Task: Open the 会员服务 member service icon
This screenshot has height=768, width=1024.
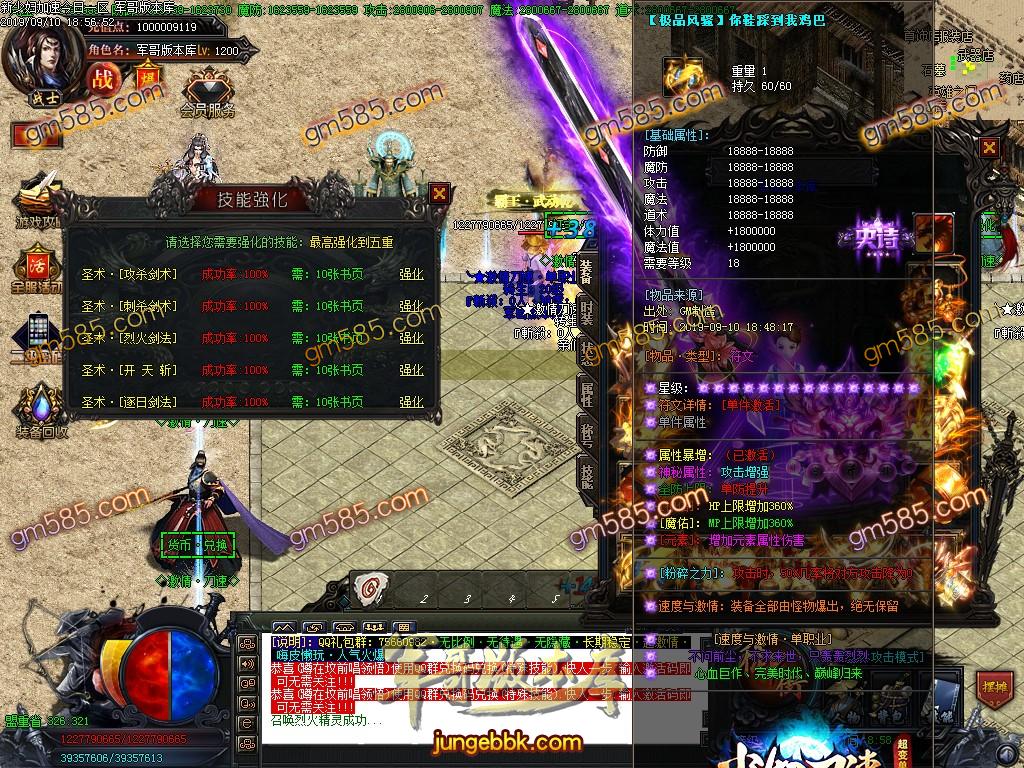Action: pyautogui.click(x=207, y=92)
